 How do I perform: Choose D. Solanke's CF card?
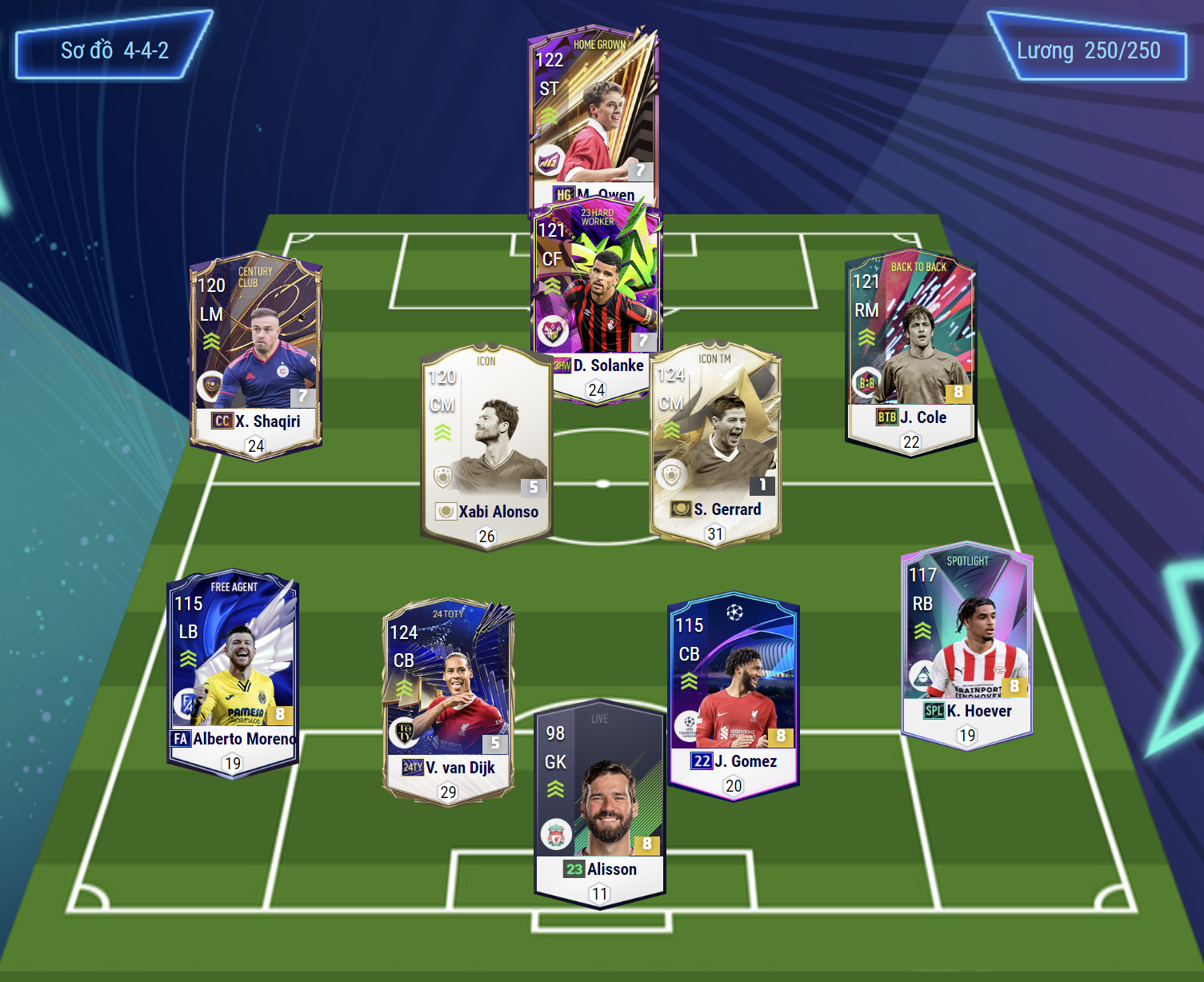597,288
